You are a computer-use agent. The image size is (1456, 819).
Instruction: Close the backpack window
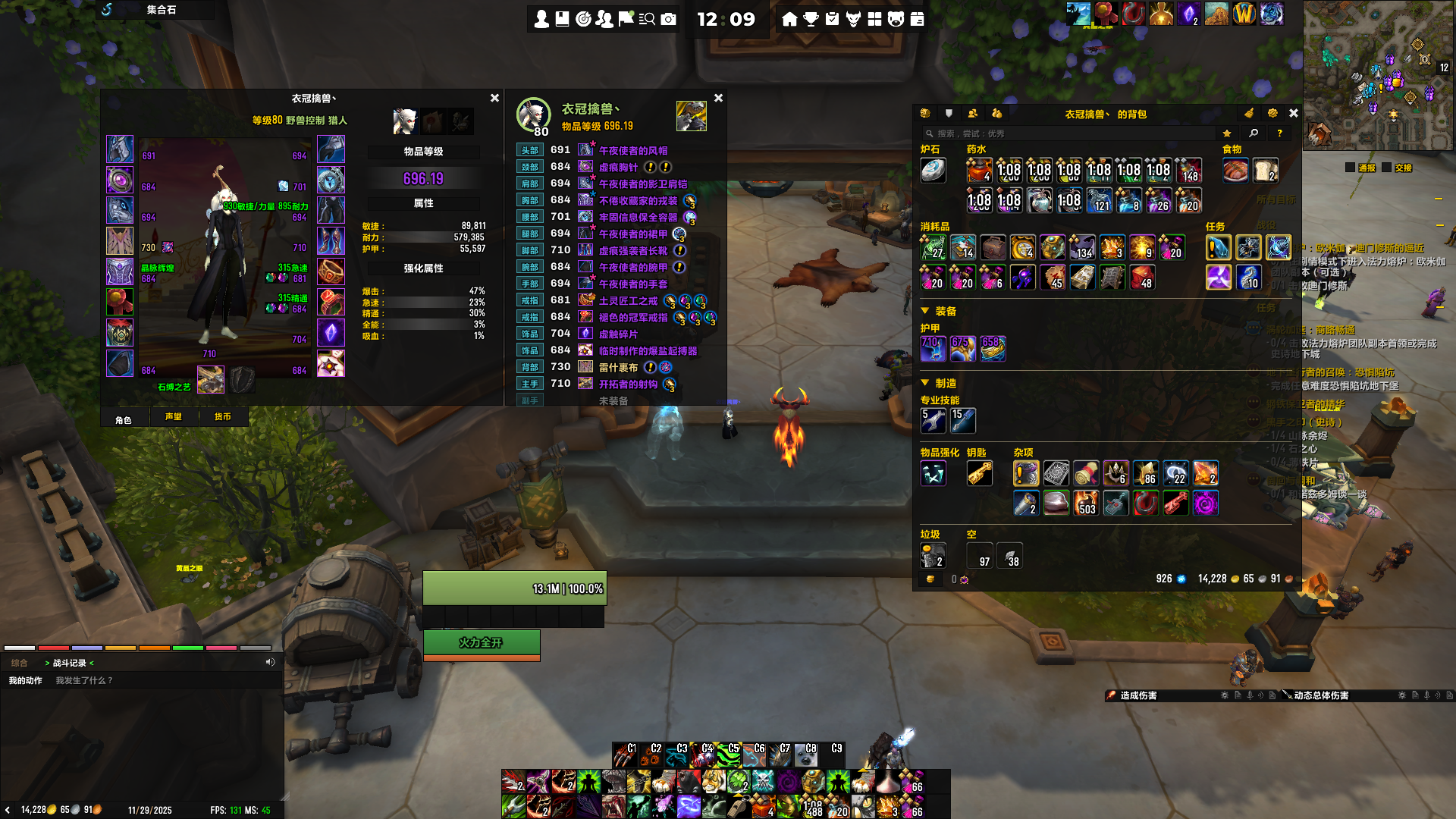(x=1294, y=114)
